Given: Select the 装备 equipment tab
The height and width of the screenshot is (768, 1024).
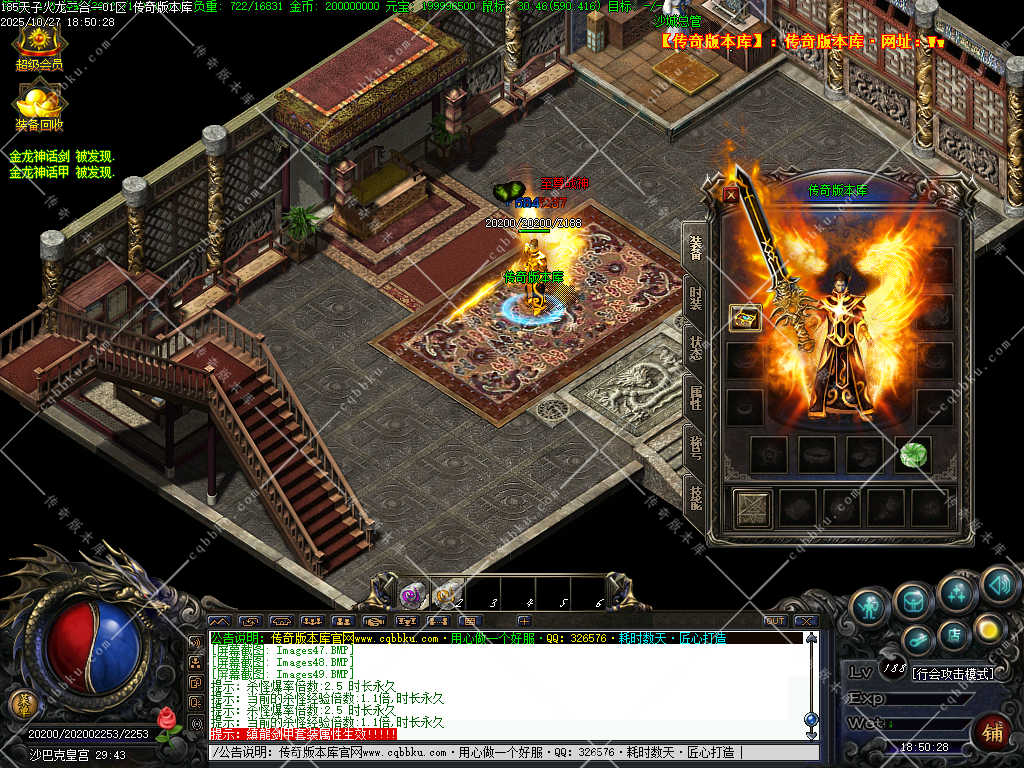Looking at the screenshot, I should [695, 247].
